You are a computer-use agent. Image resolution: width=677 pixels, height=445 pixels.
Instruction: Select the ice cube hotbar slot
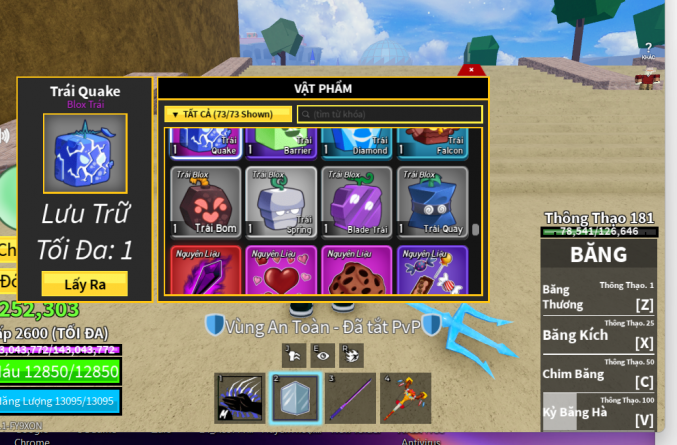pyautogui.click(x=295, y=398)
